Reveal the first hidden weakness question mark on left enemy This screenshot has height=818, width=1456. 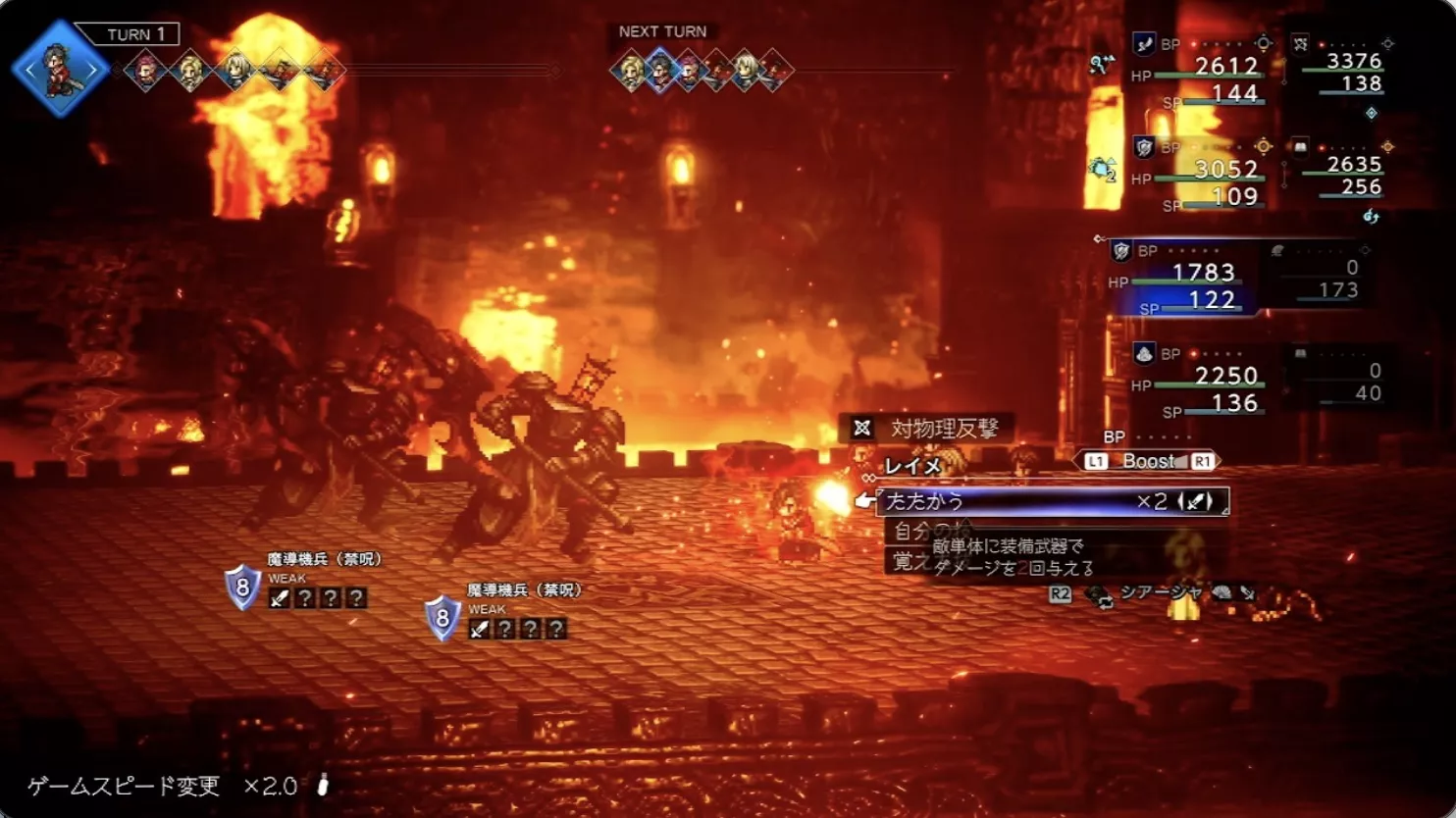coord(307,598)
